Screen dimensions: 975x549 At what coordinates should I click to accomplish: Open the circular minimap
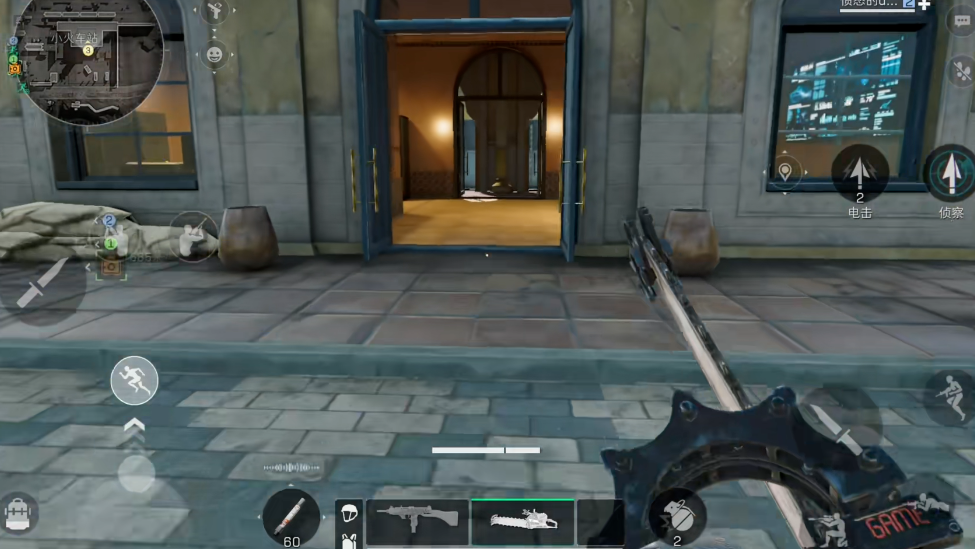(x=88, y=58)
